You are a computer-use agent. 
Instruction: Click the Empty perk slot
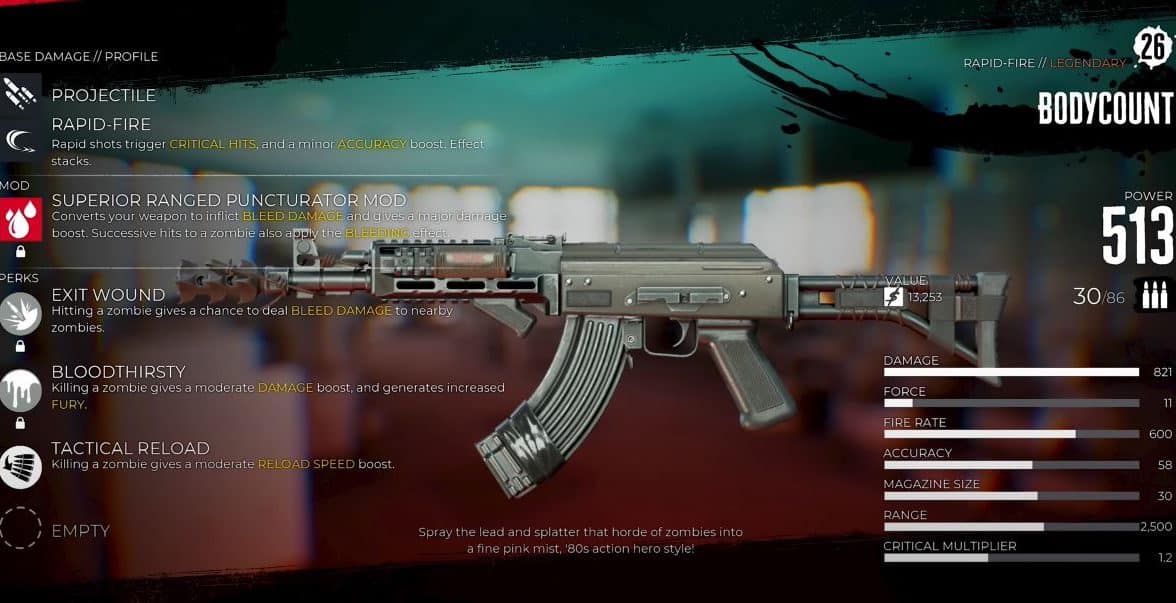pyautogui.click(x=21, y=528)
